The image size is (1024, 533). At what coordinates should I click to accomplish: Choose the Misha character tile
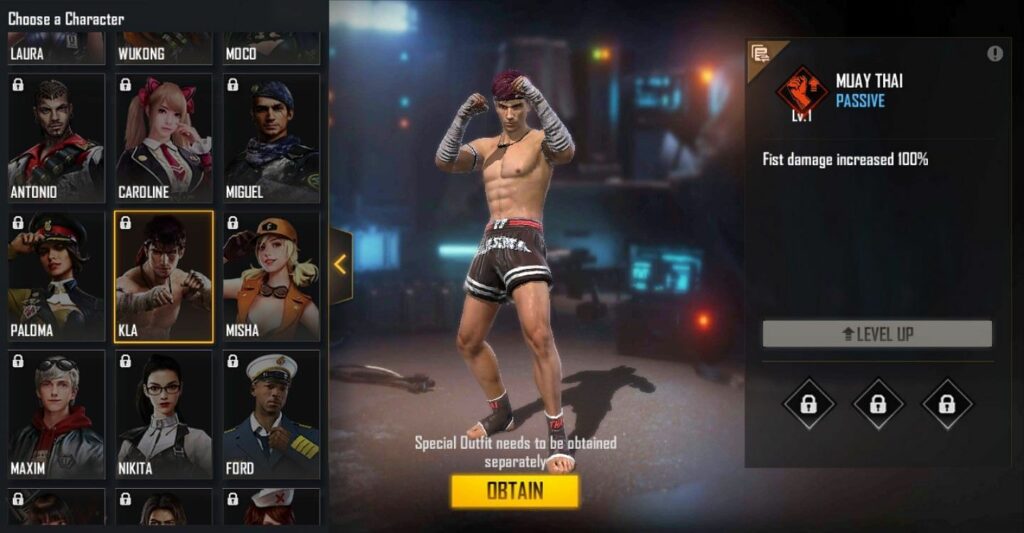pos(271,276)
